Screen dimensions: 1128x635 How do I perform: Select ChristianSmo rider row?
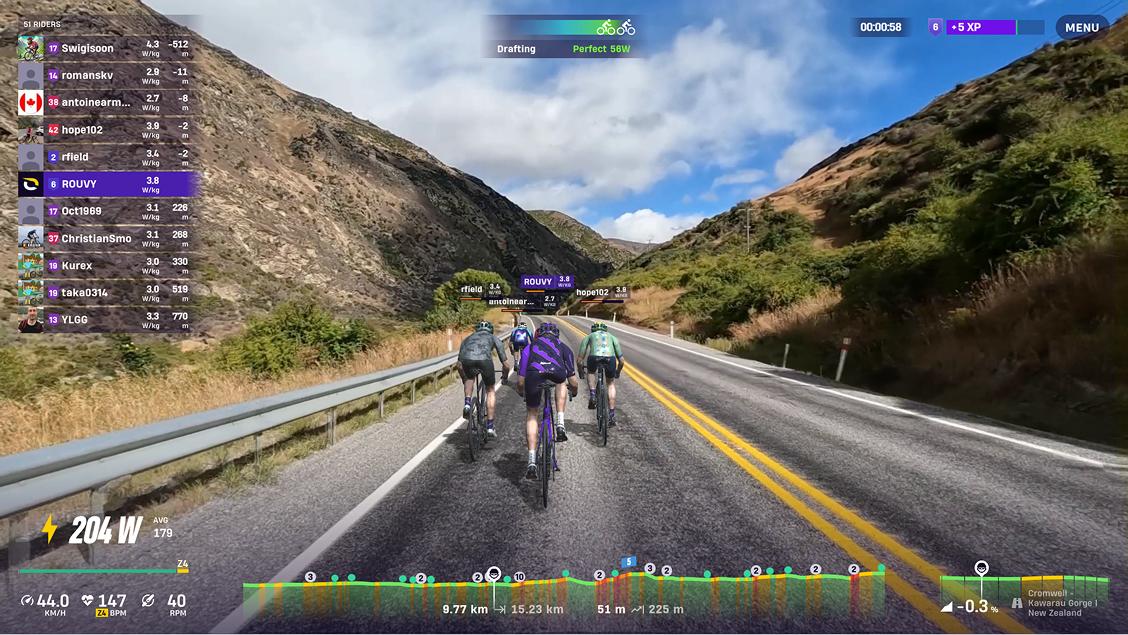point(105,238)
